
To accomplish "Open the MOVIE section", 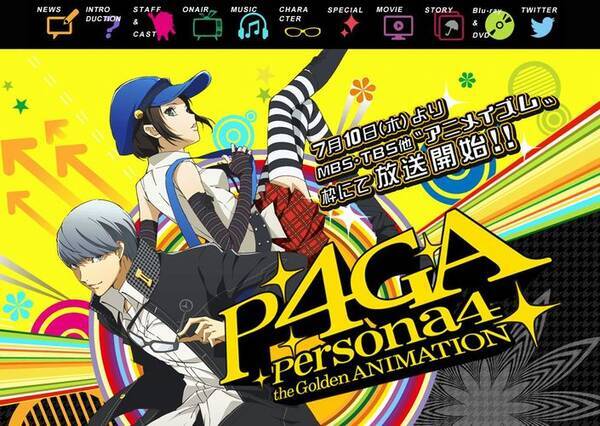I will coord(397,22).
